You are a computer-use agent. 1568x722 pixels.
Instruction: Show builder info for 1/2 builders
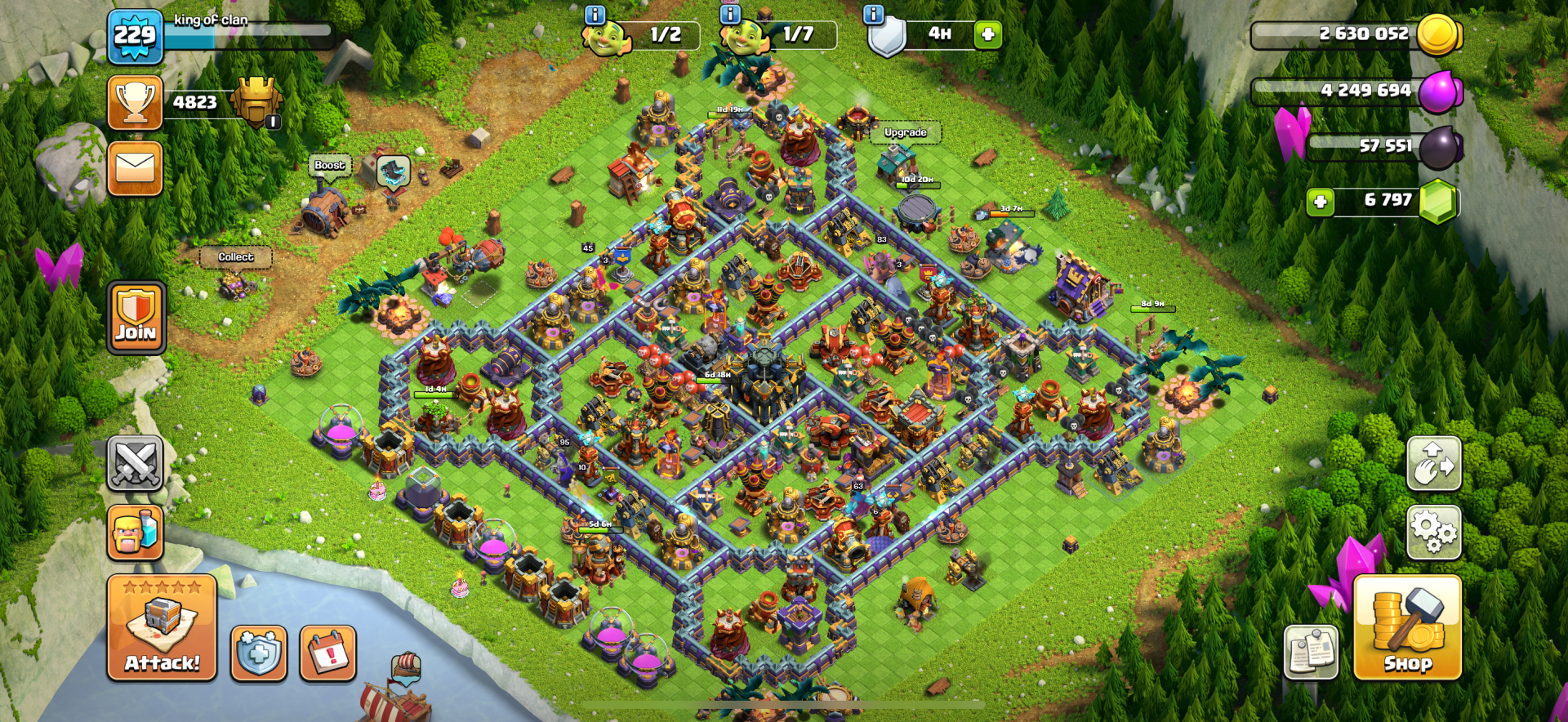(595, 15)
